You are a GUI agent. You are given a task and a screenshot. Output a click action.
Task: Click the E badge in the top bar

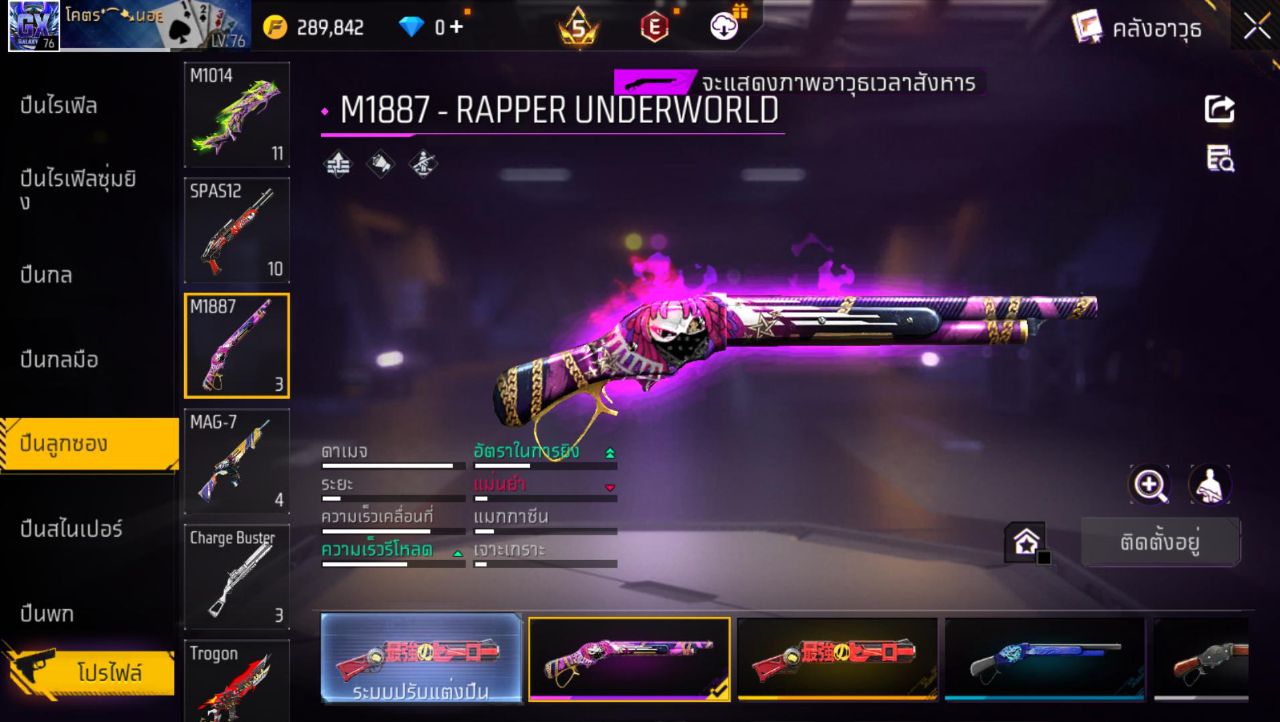point(655,24)
